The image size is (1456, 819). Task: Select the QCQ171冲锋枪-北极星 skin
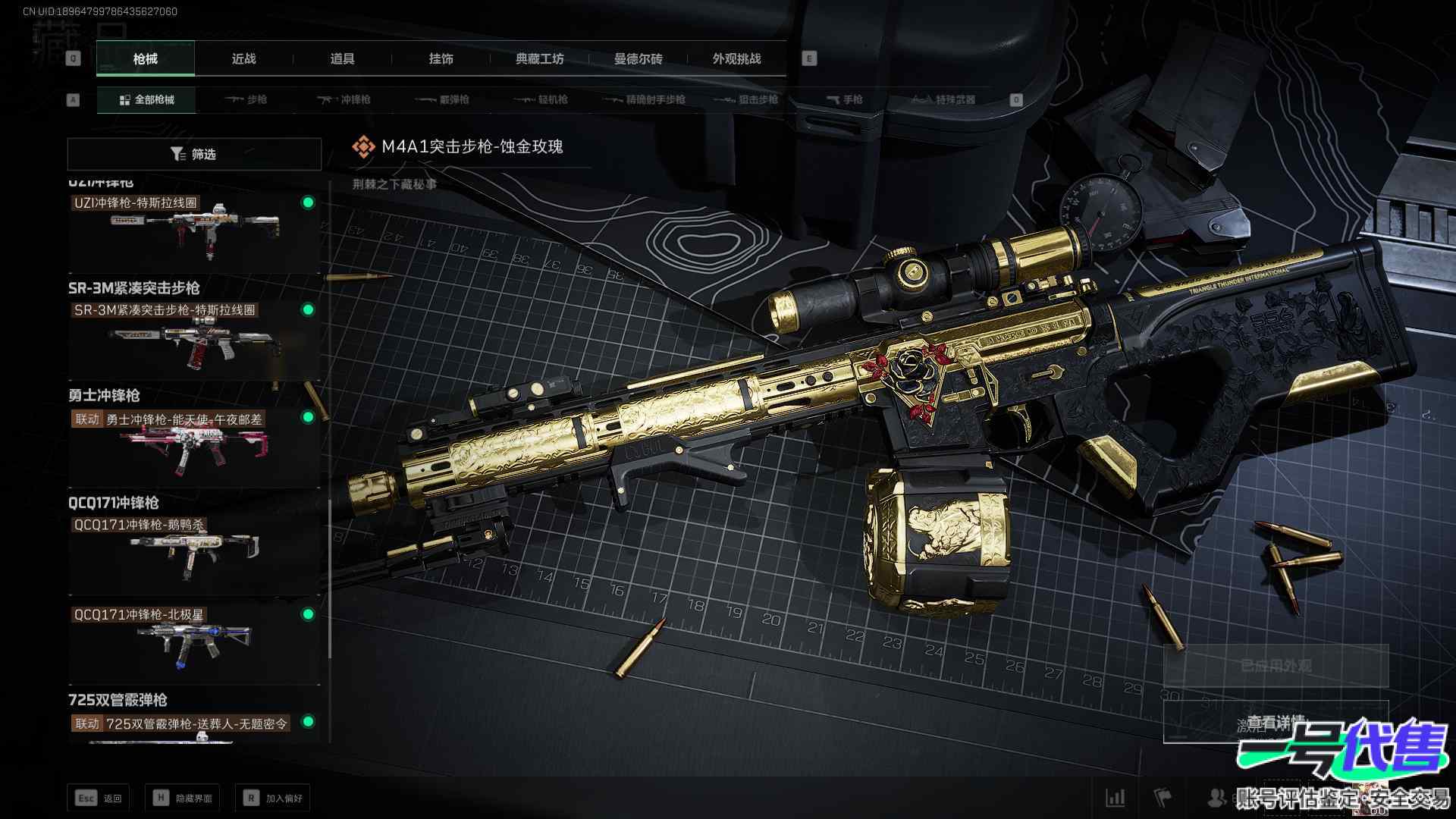194,645
